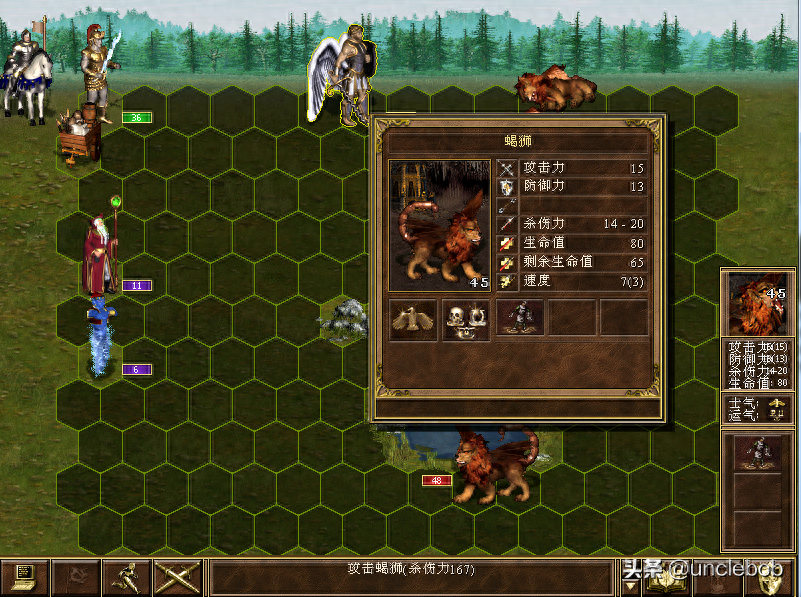This screenshot has height=597, width=801.
Task: Retreat using the running man button
Action: (126, 577)
